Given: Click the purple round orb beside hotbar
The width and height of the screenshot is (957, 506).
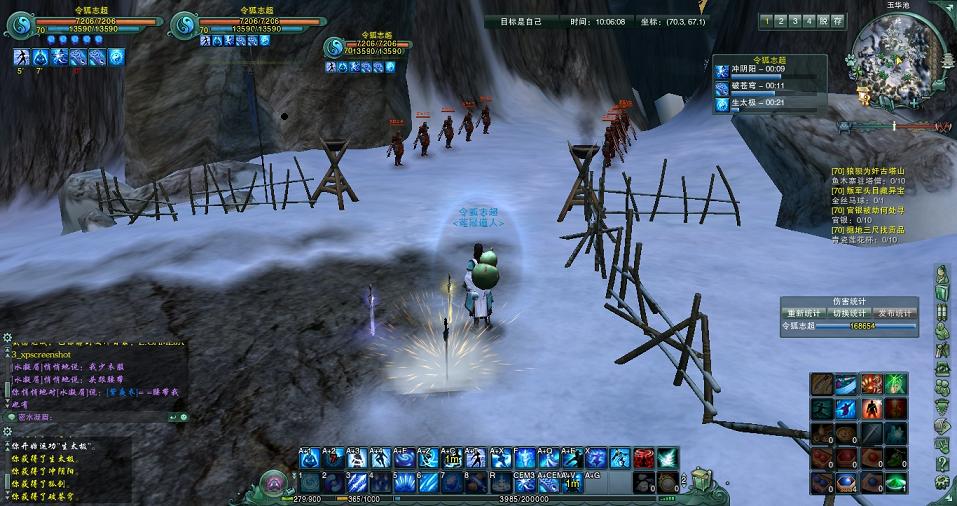Looking at the screenshot, I should point(271,483).
